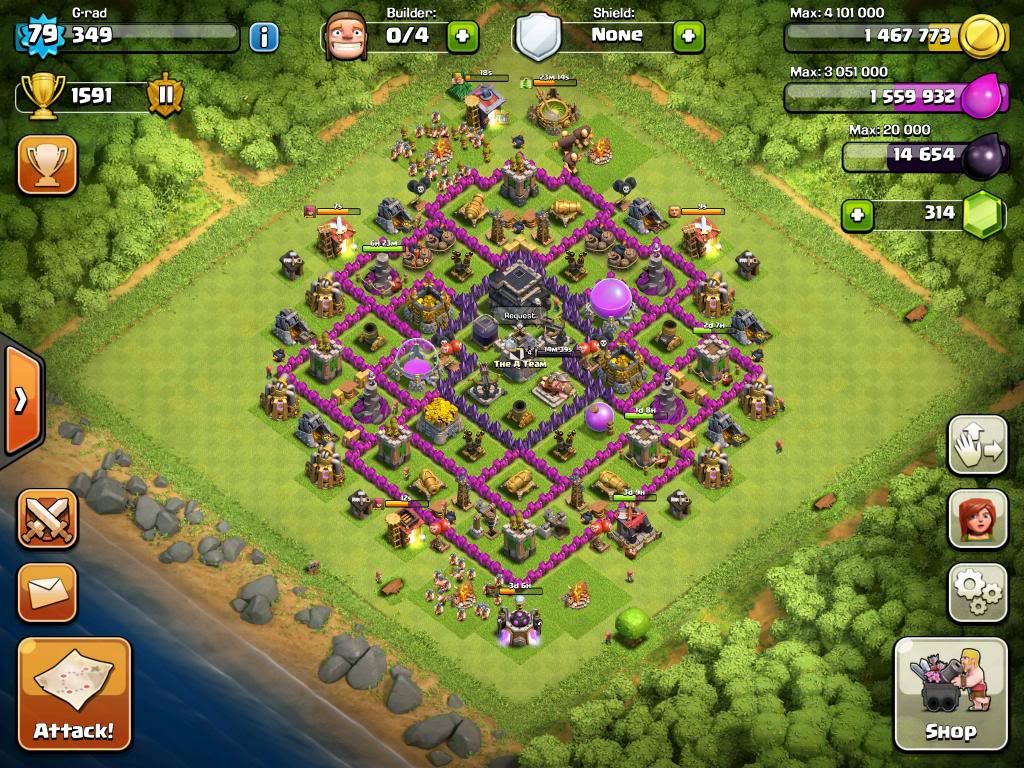Add a builder with green plus
This screenshot has width=1024, height=768.
(462, 37)
